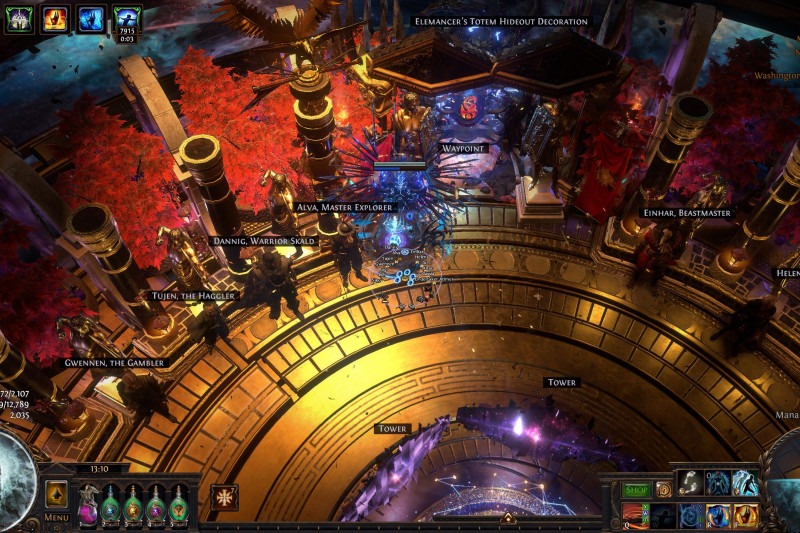This screenshot has width=800, height=533.
Task: Click the gold coin icon beside Shop
Action: [x=663, y=490]
